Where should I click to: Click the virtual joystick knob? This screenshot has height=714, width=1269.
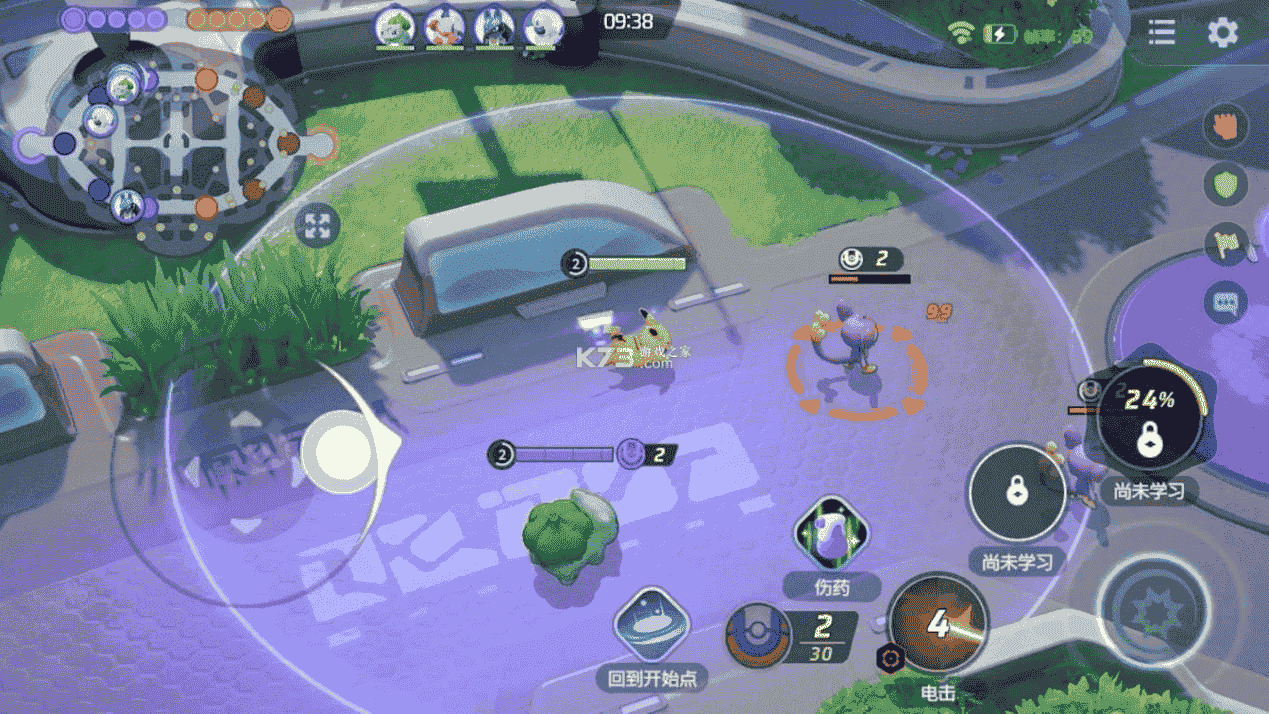point(343,451)
